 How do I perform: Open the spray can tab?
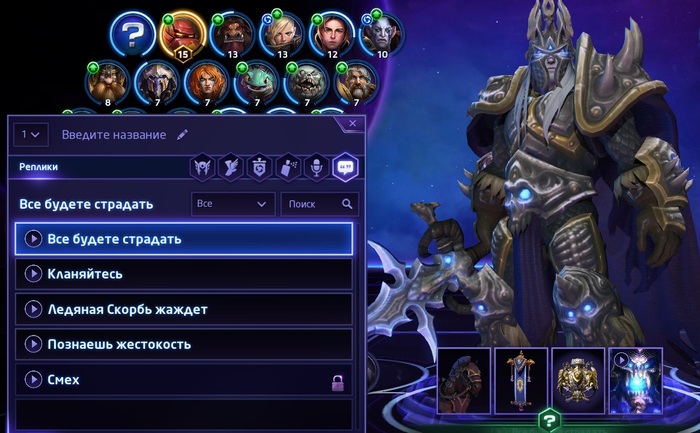pos(287,167)
